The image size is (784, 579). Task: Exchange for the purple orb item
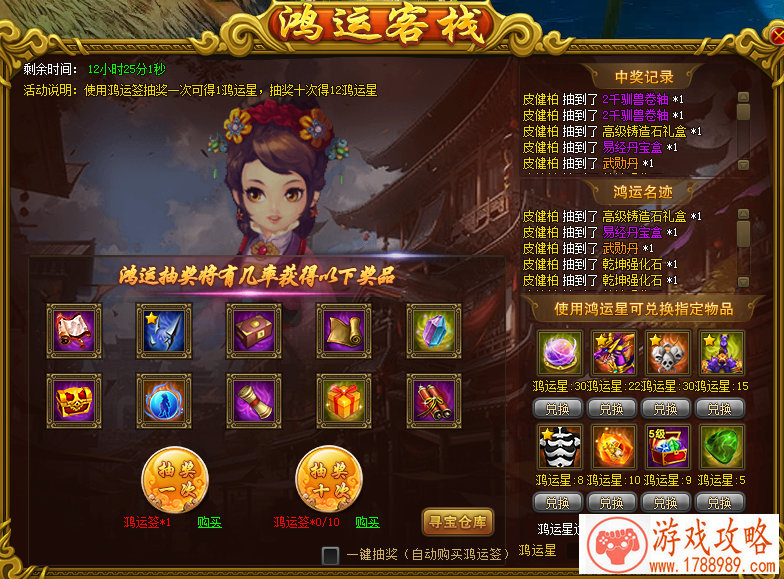coord(558,408)
